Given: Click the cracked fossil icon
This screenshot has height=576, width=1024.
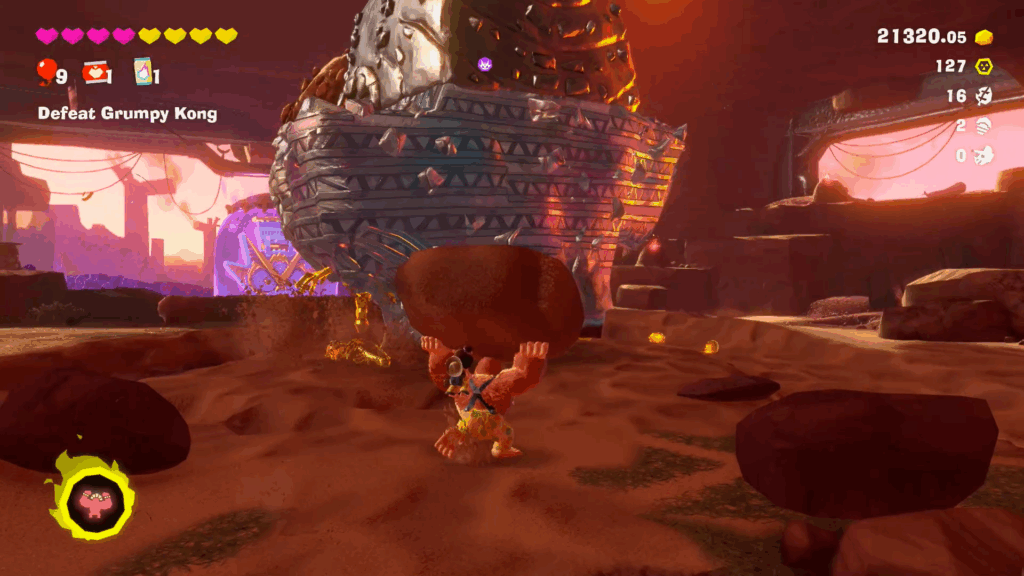Looking at the screenshot, I should click(984, 96).
